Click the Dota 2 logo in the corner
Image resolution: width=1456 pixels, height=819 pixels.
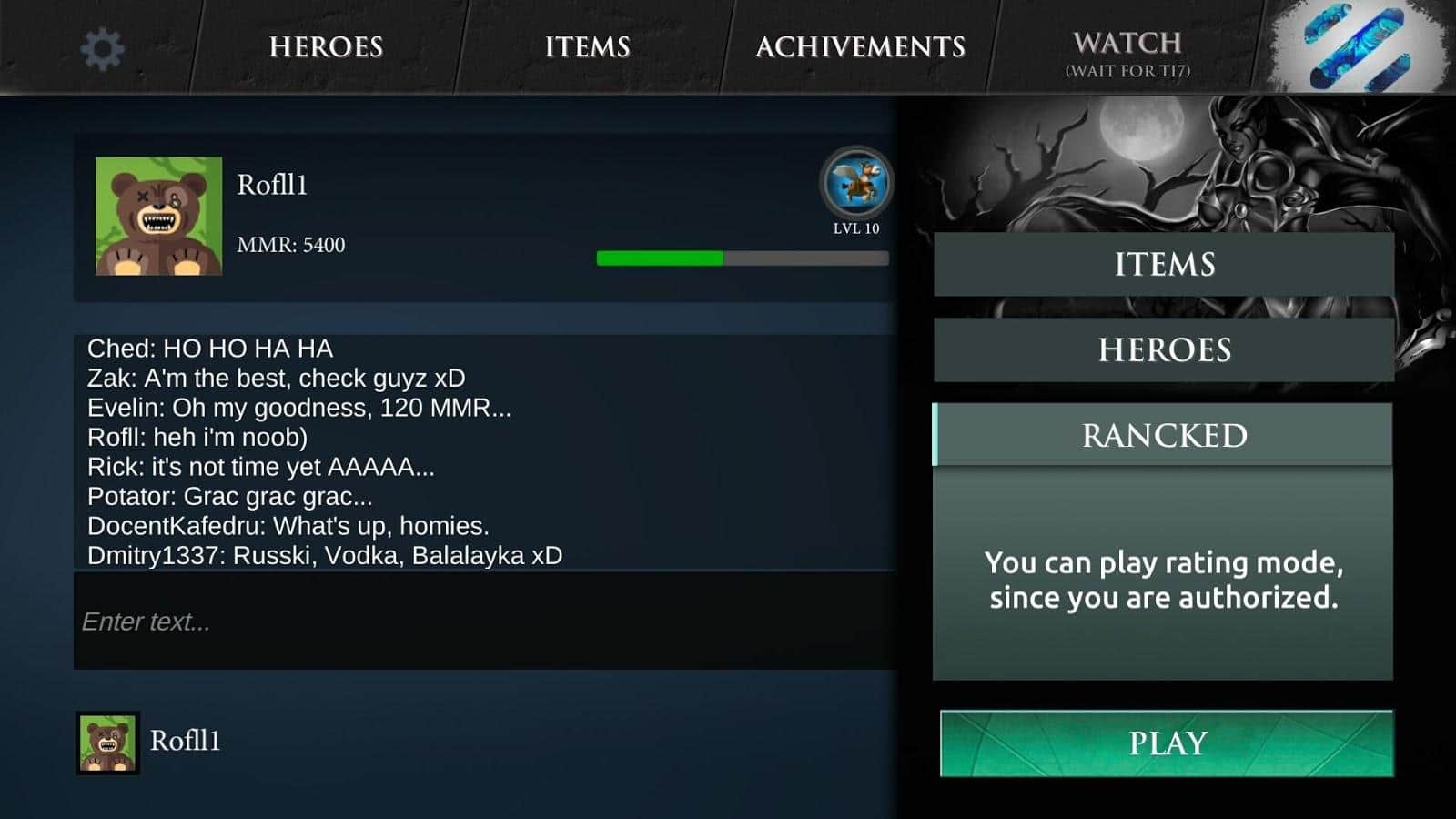tap(1356, 47)
